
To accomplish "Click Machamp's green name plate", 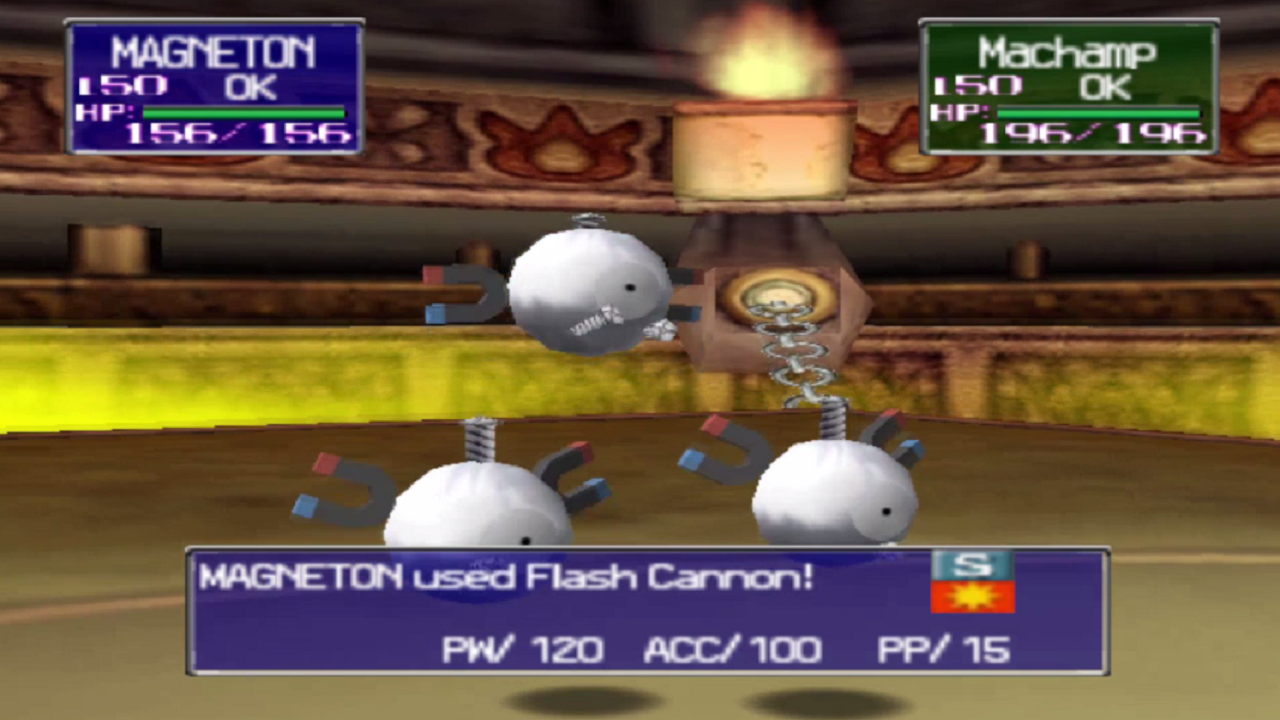I will point(1067,52).
